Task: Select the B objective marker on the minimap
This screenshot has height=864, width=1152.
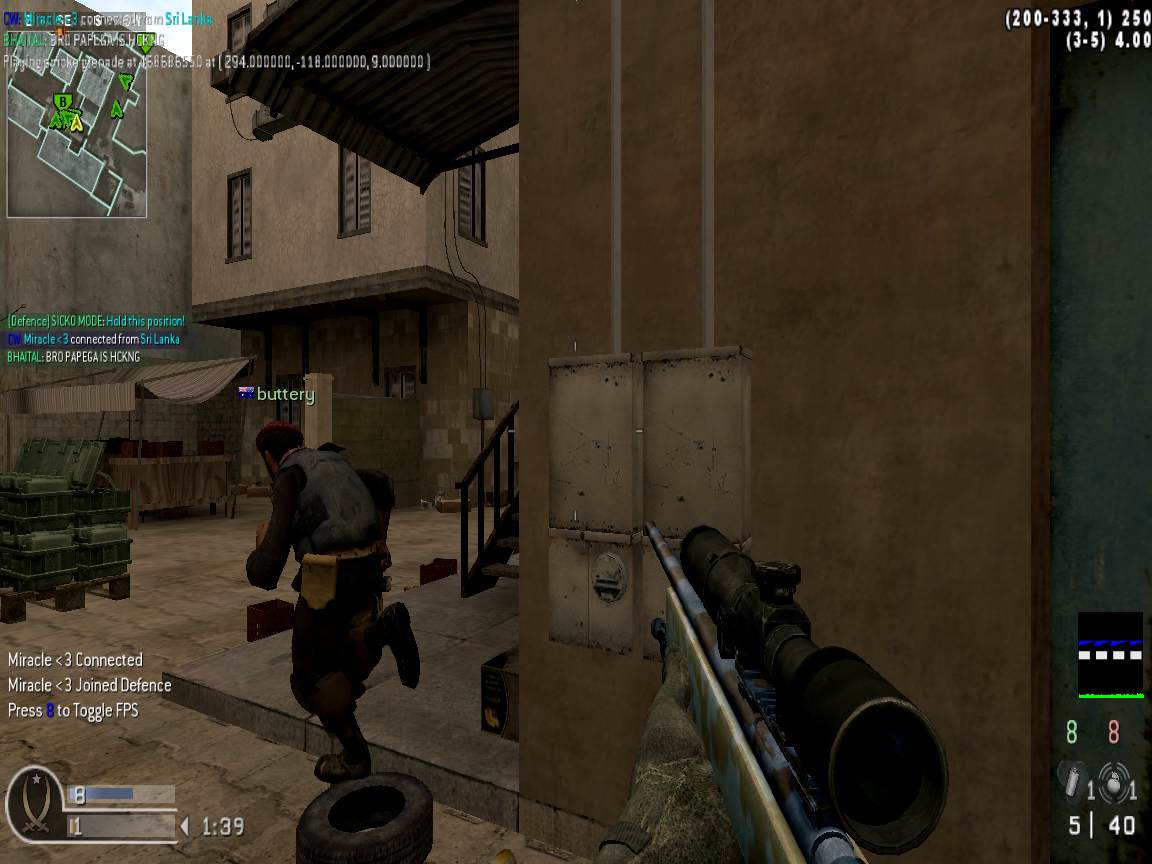Action: coord(63,102)
